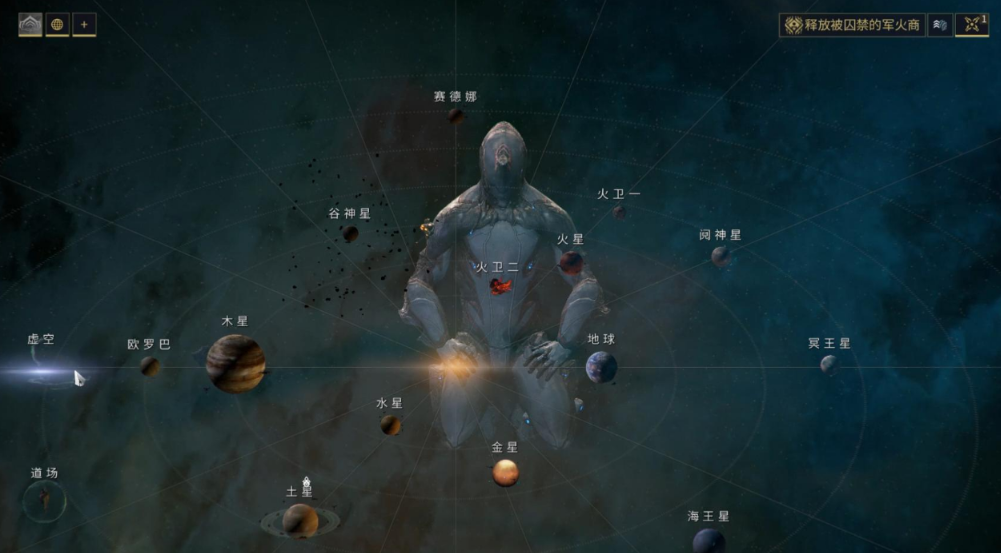Select the 海王星 planet

(x=709, y=541)
